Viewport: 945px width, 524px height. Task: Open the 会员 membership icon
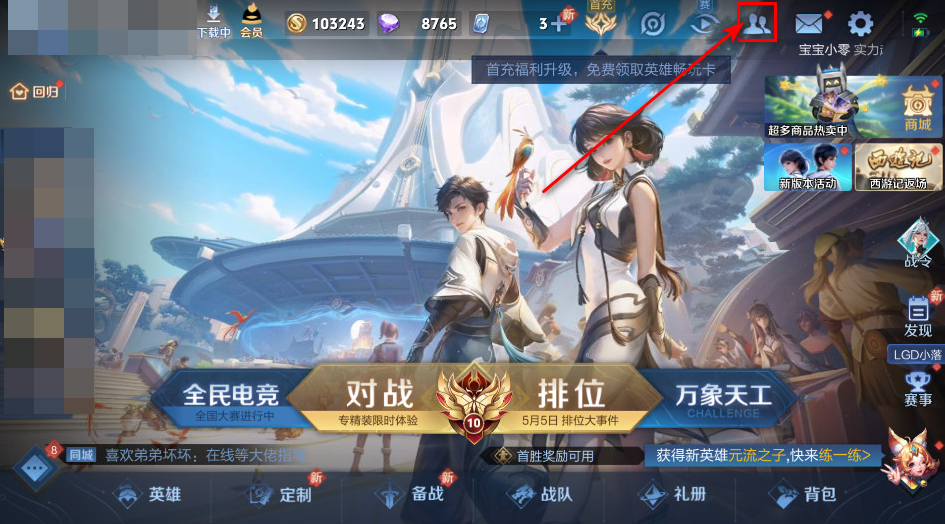[251, 21]
